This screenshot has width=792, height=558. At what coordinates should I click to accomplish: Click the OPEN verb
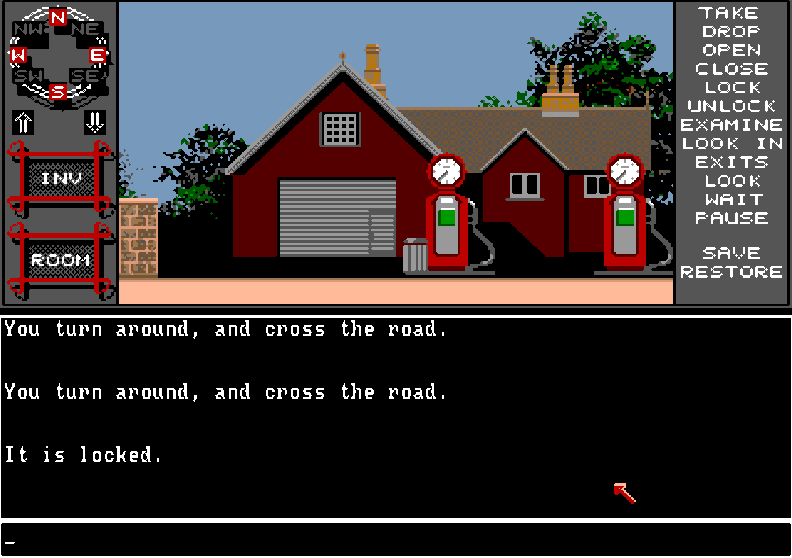[730, 50]
